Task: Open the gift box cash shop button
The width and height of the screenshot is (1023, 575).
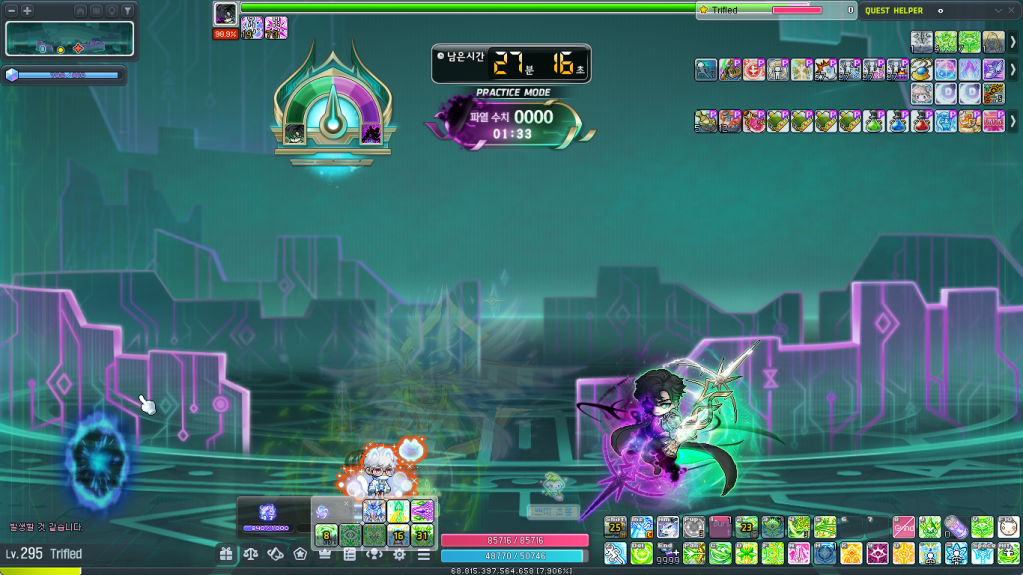Action: pos(227,553)
